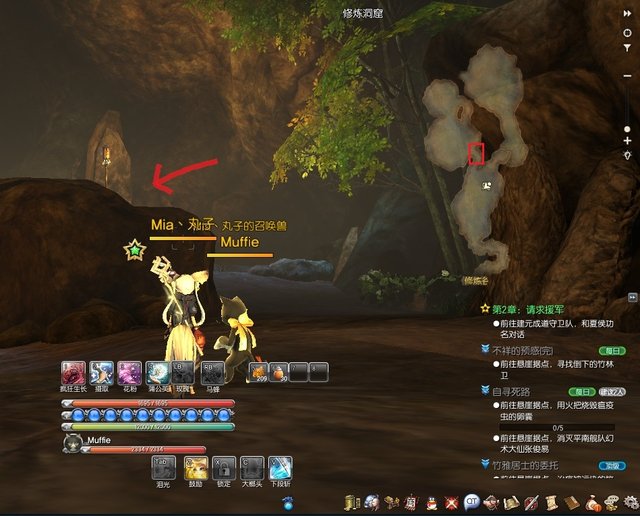Choose the 大榔头 skill slot
Viewport: 640px width, 516px height.
tap(252, 467)
